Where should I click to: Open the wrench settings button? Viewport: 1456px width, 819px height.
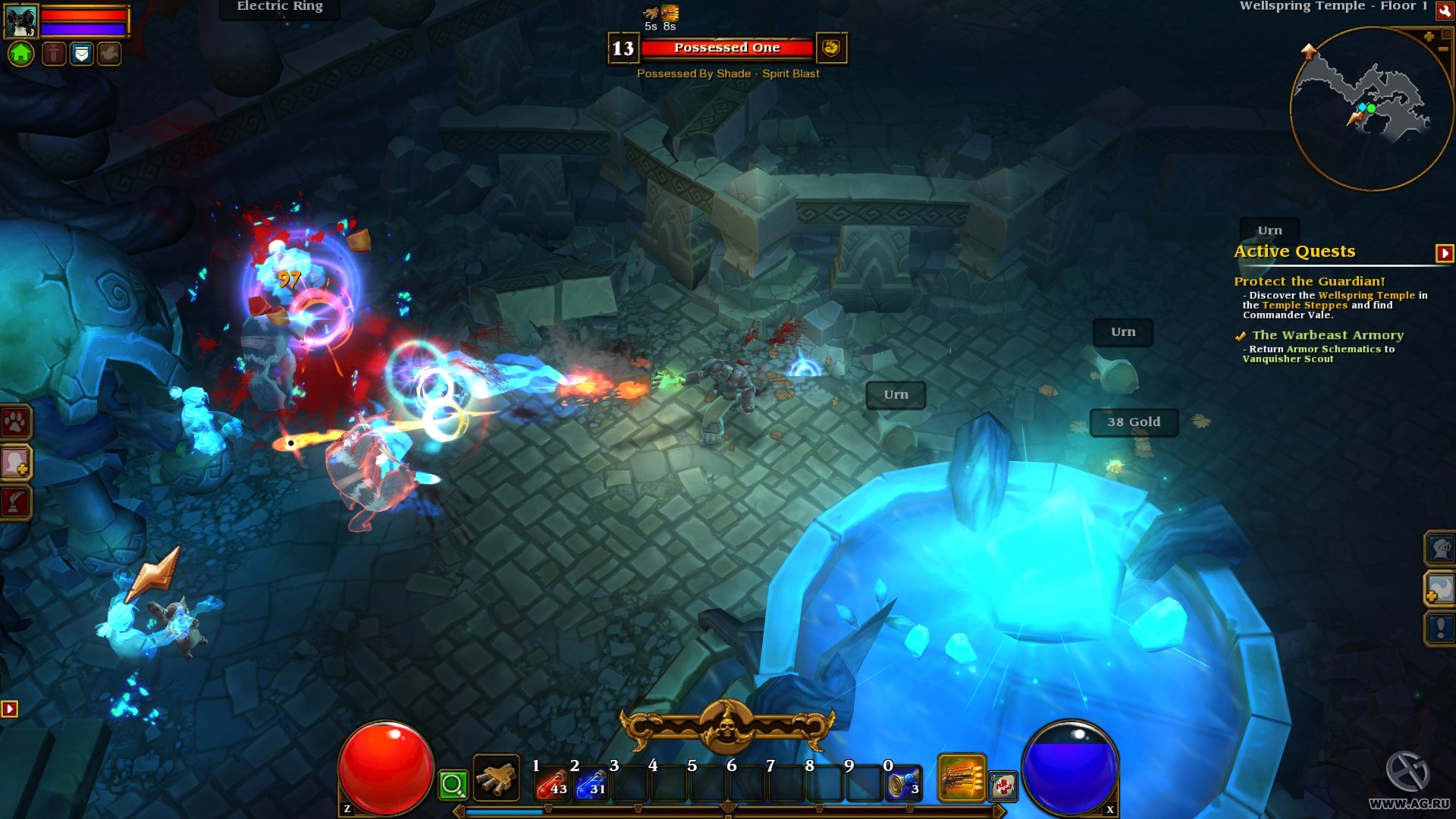click(1444, 11)
